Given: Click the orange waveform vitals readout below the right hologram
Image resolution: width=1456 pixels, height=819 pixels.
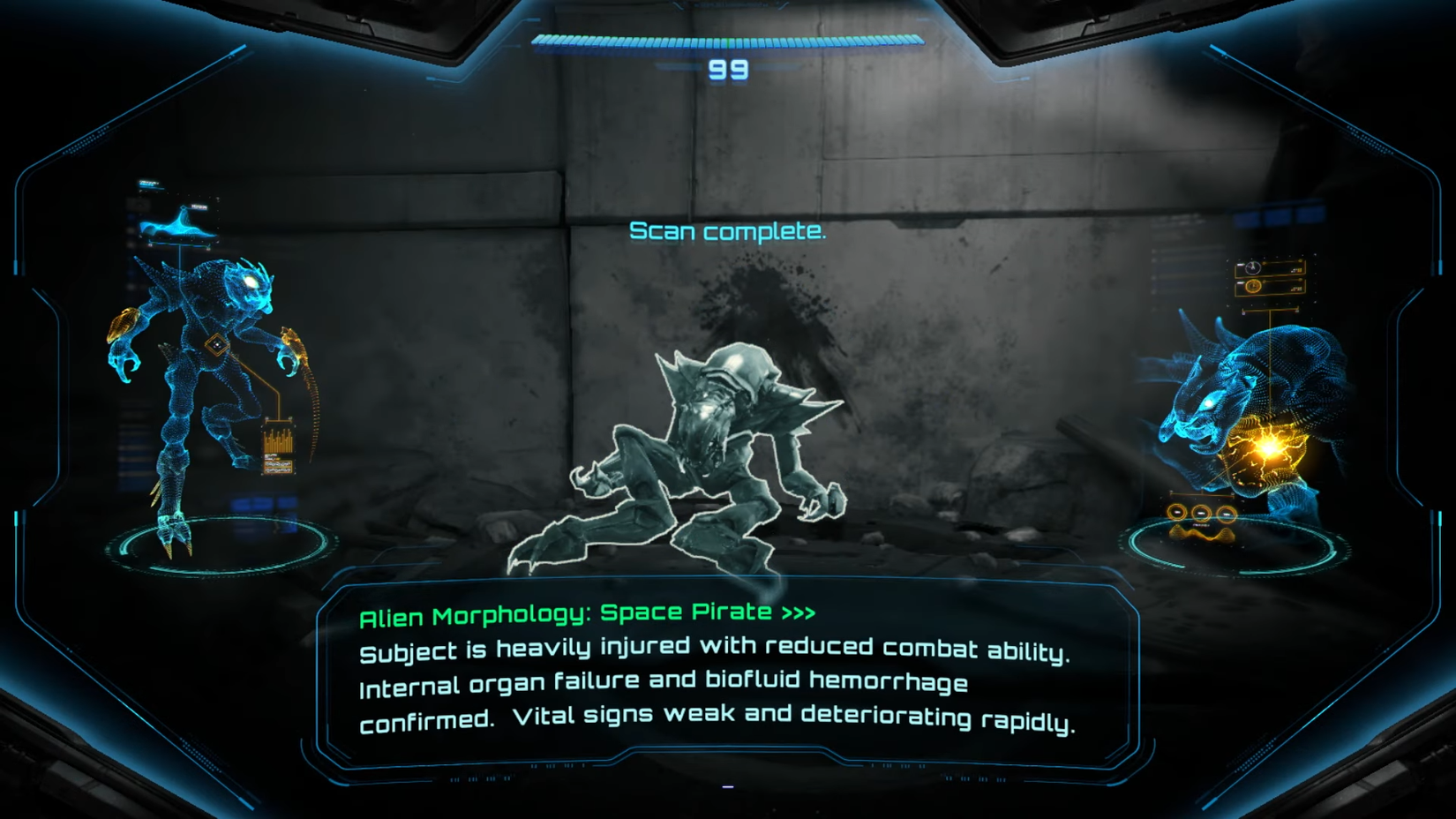Looking at the screenshot, I should coord(1202,535).
